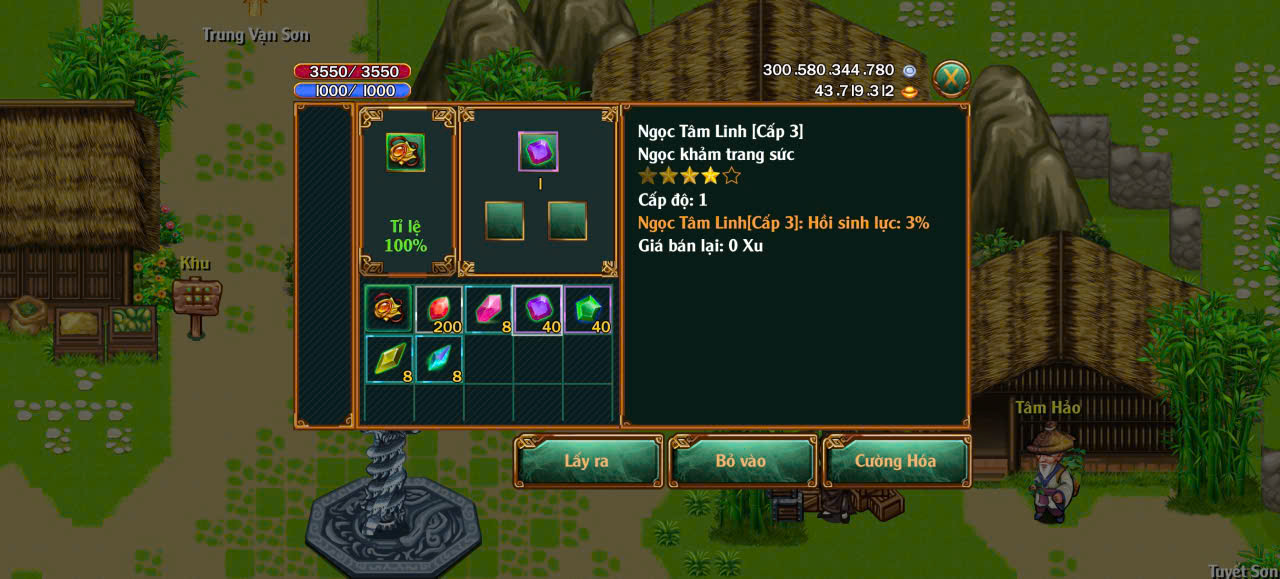Screen dimensions: 1280x579
Task: Select the red gem stack of 200
Action: coord(438,309)
